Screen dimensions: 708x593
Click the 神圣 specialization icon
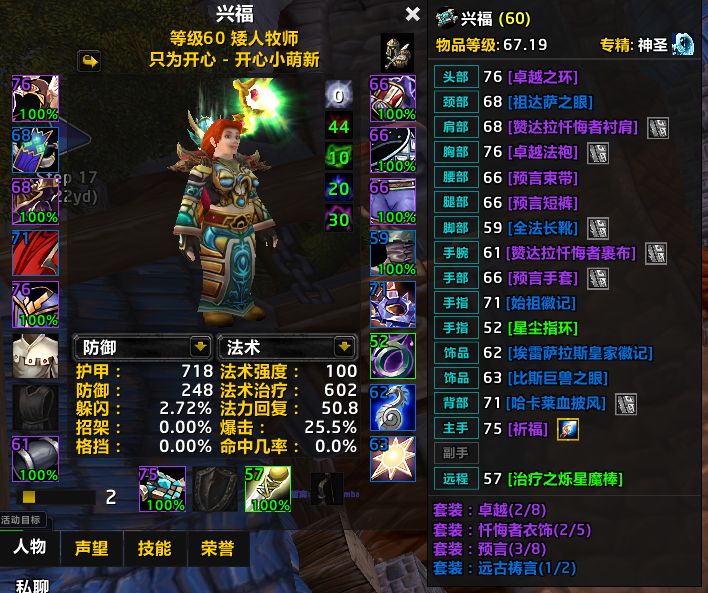coord(683,44)
